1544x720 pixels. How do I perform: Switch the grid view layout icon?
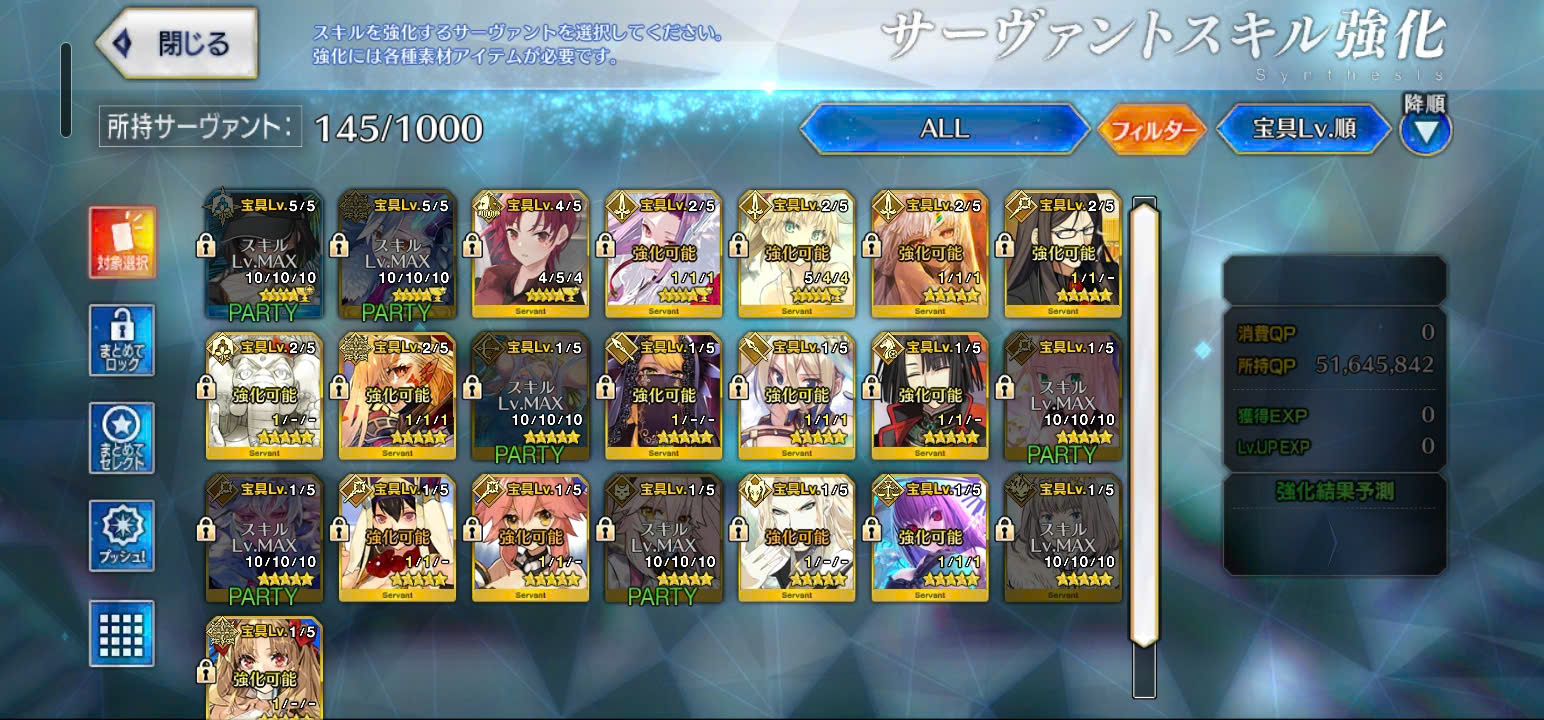tap(122, 633)
